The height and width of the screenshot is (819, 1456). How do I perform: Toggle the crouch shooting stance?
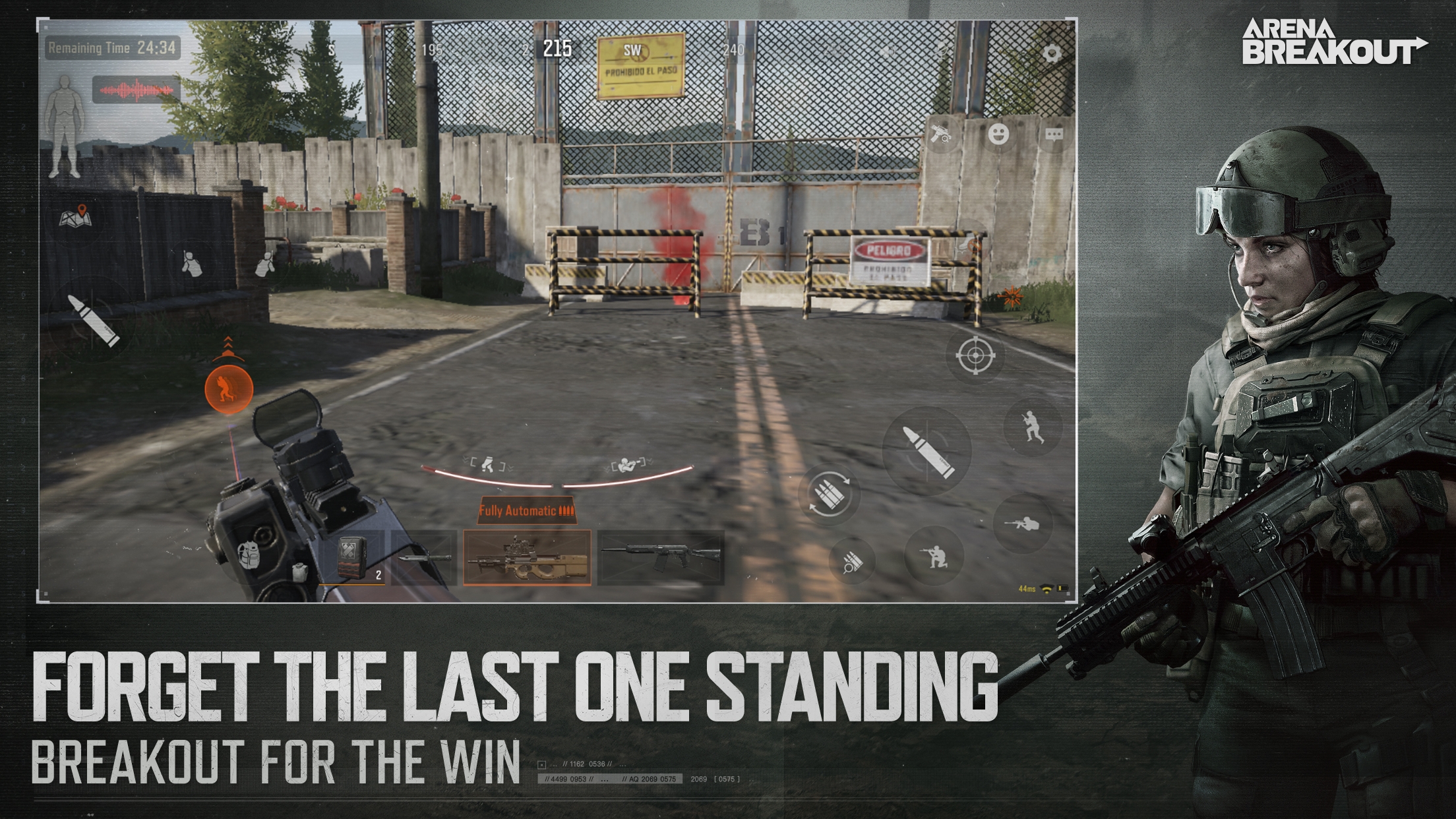[935, 557]
